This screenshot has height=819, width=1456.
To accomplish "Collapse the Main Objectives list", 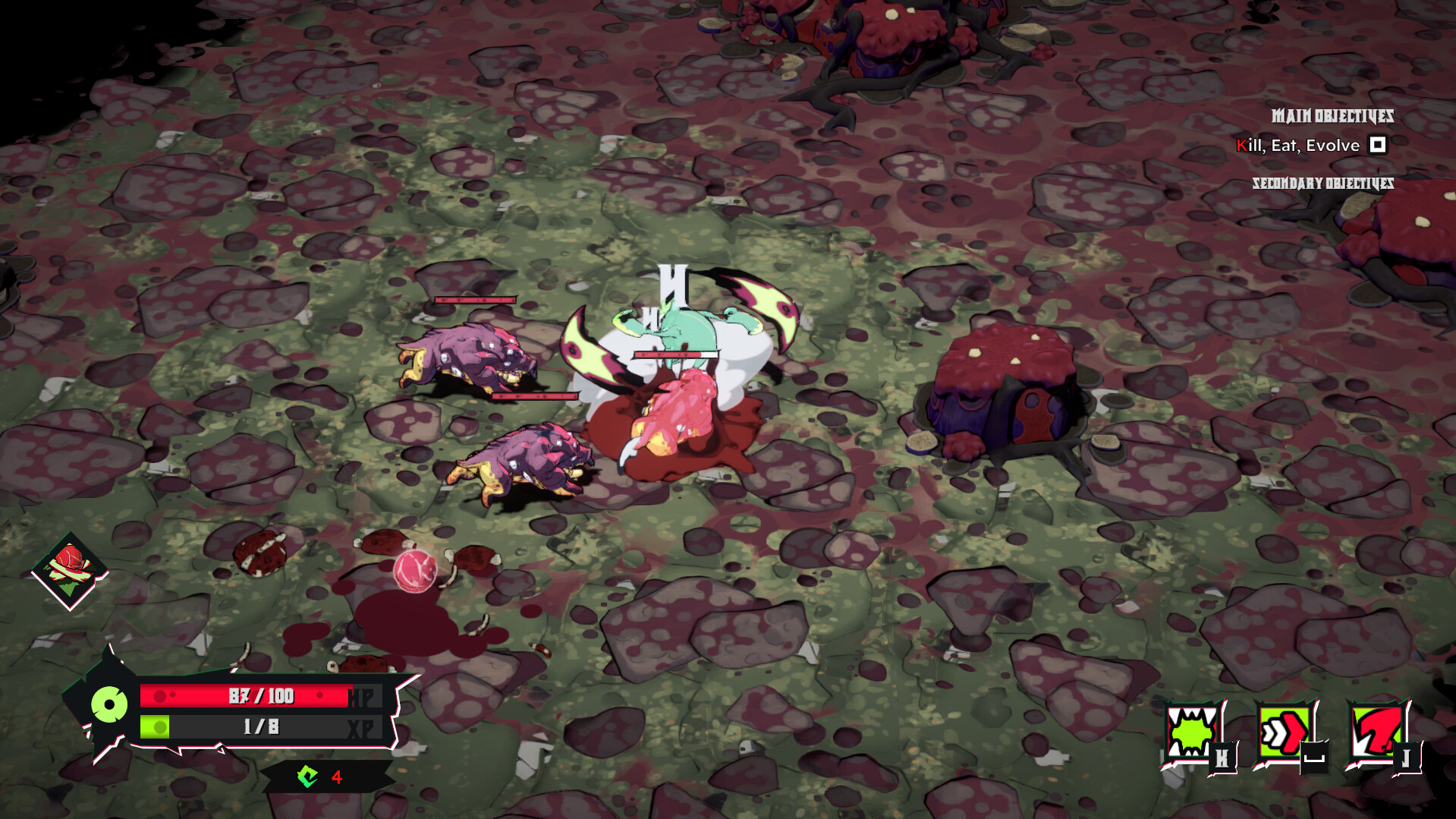I will (1332, 117).
